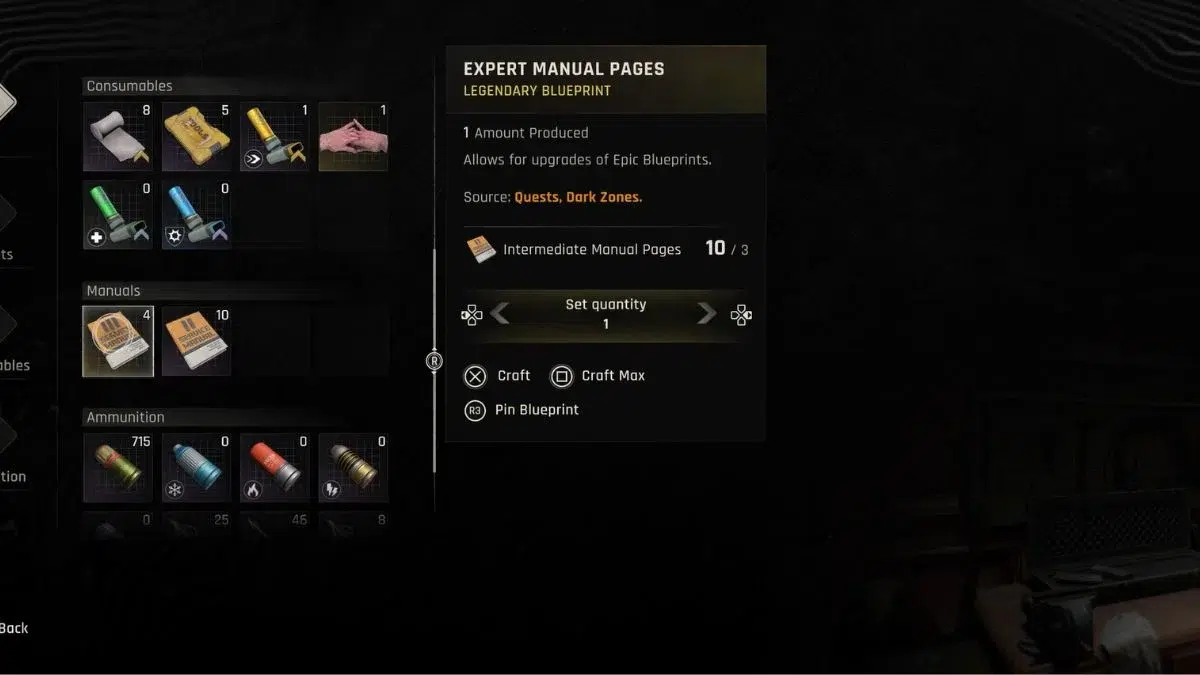Pick the clasped hands consumable slot

point(353,136)
